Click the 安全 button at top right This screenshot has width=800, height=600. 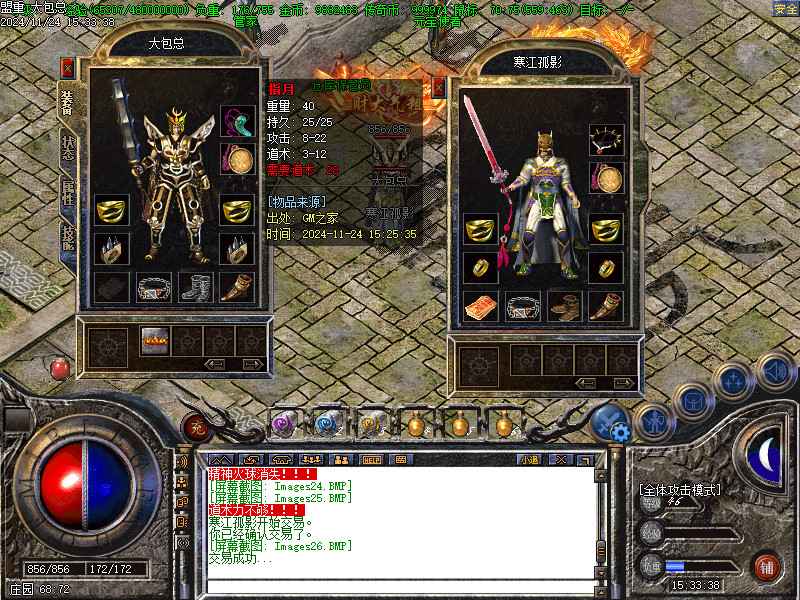pos(785,9)
